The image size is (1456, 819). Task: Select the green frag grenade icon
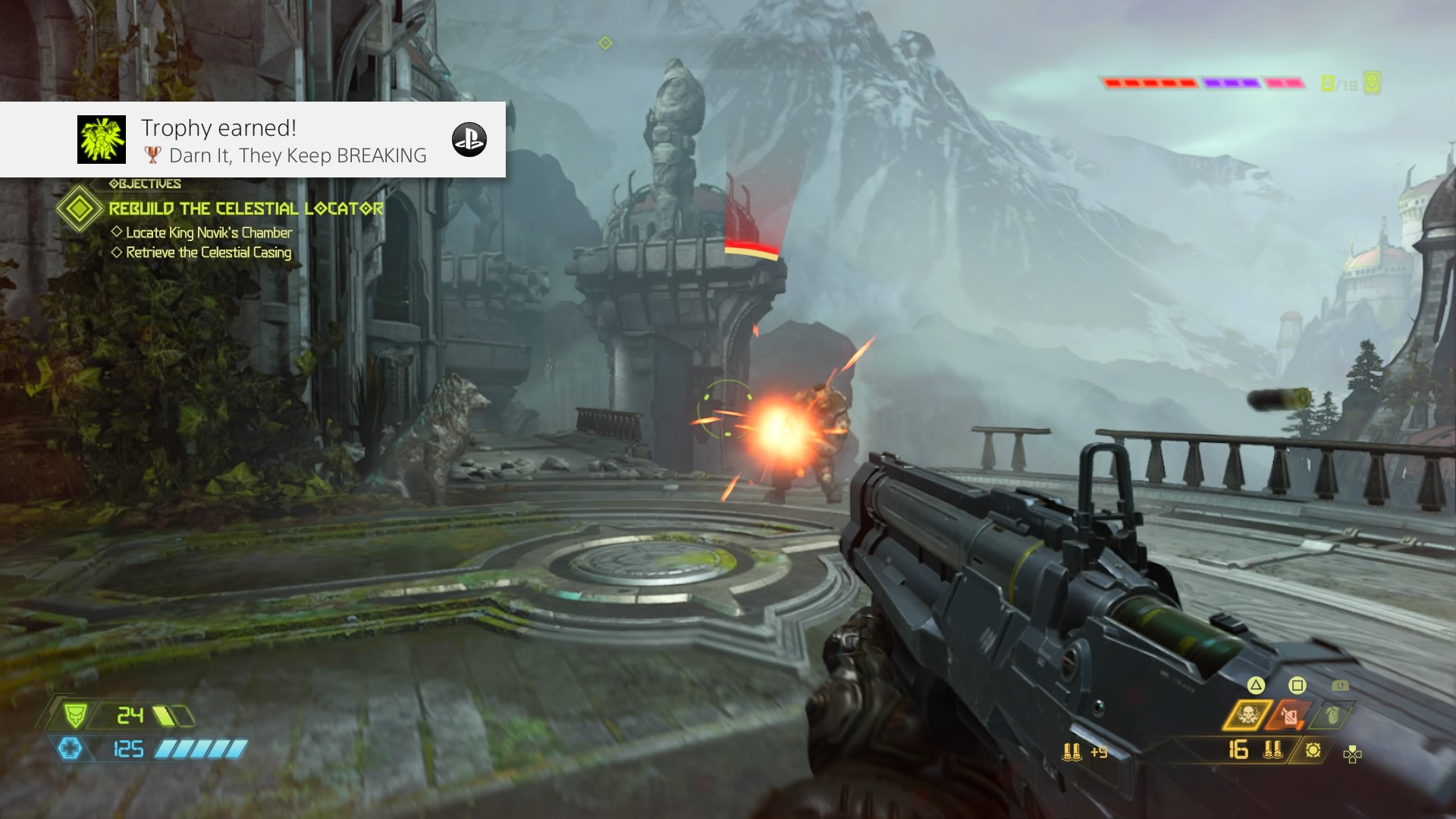click(1332, 714)
